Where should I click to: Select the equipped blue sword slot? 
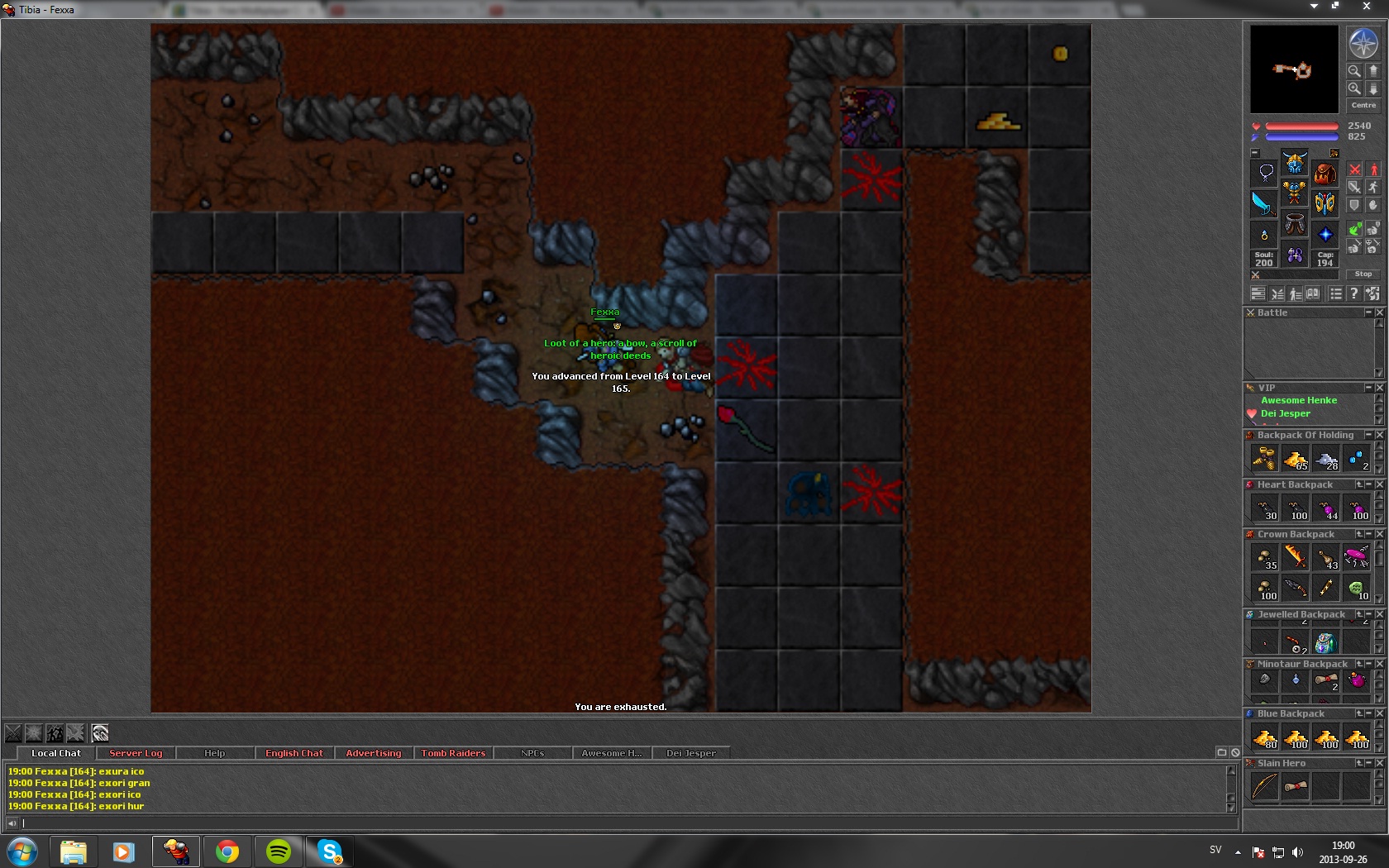tap(1263, 203)
